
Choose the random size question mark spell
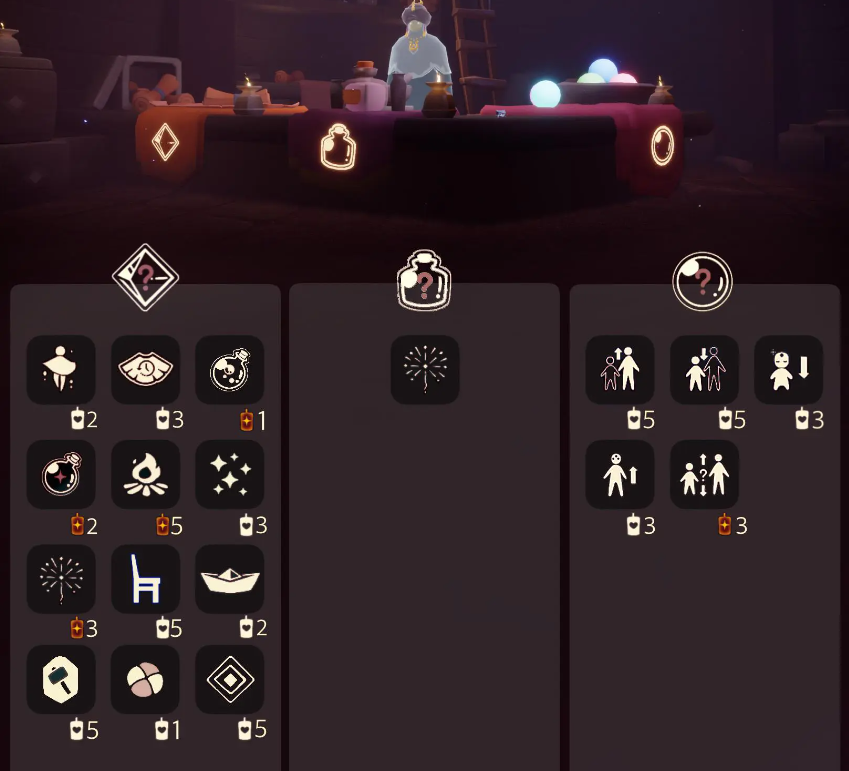704,474
